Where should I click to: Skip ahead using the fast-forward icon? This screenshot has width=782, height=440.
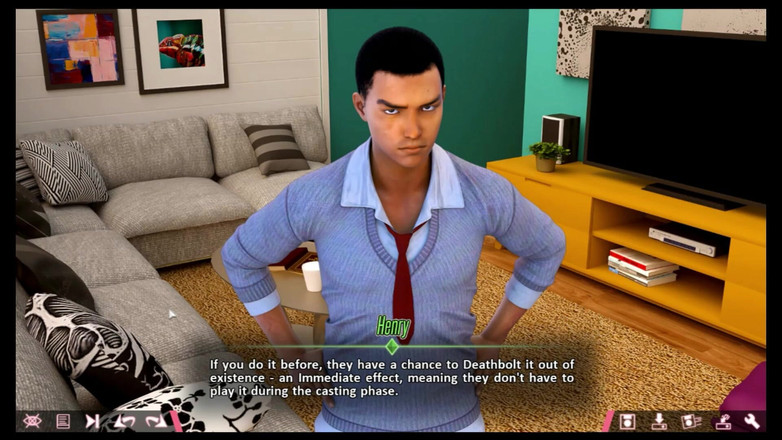point(93,421)
